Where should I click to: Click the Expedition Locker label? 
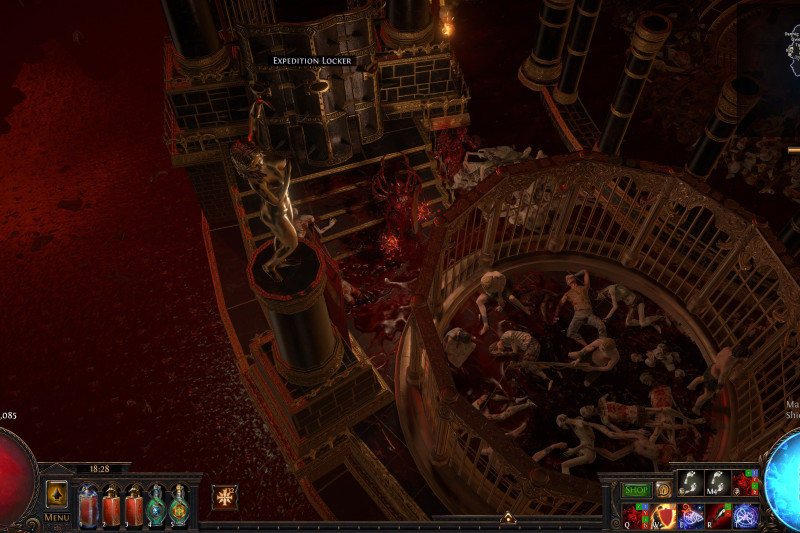click(x=313, y=61)
